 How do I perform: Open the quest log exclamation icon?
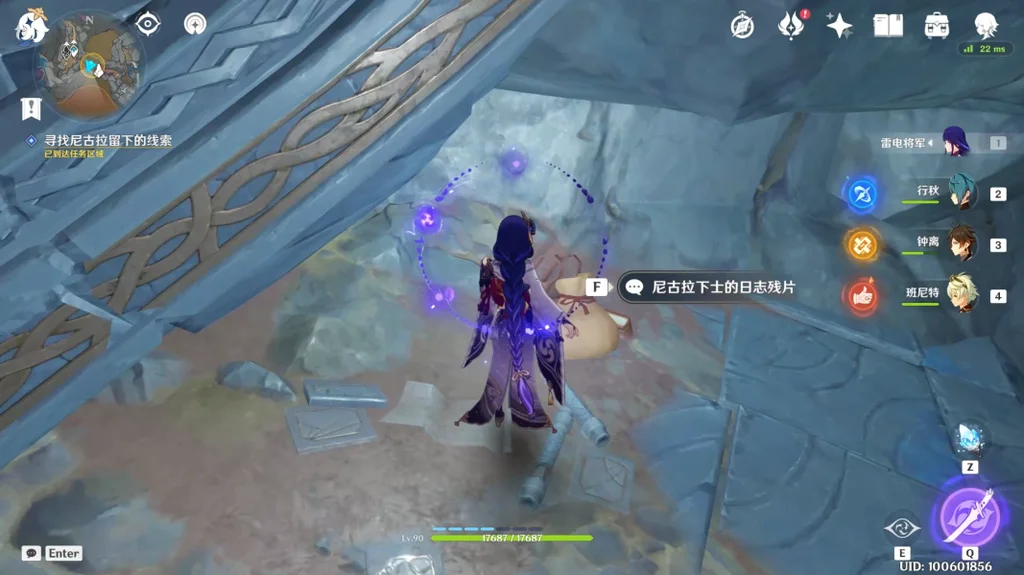click(x=31, y=106)
